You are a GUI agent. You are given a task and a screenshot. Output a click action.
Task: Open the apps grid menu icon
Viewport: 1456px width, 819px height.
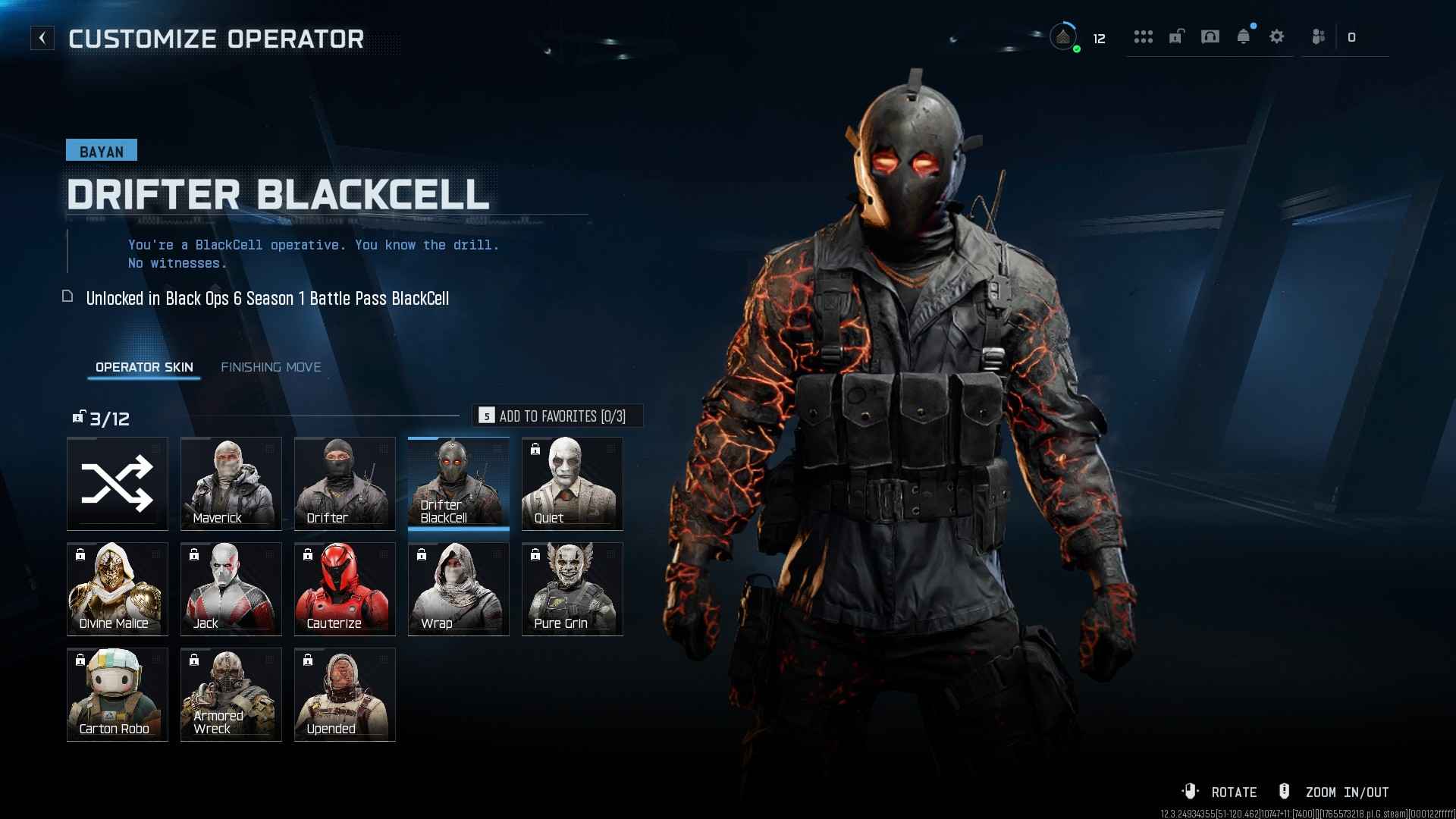point(1144,36)
